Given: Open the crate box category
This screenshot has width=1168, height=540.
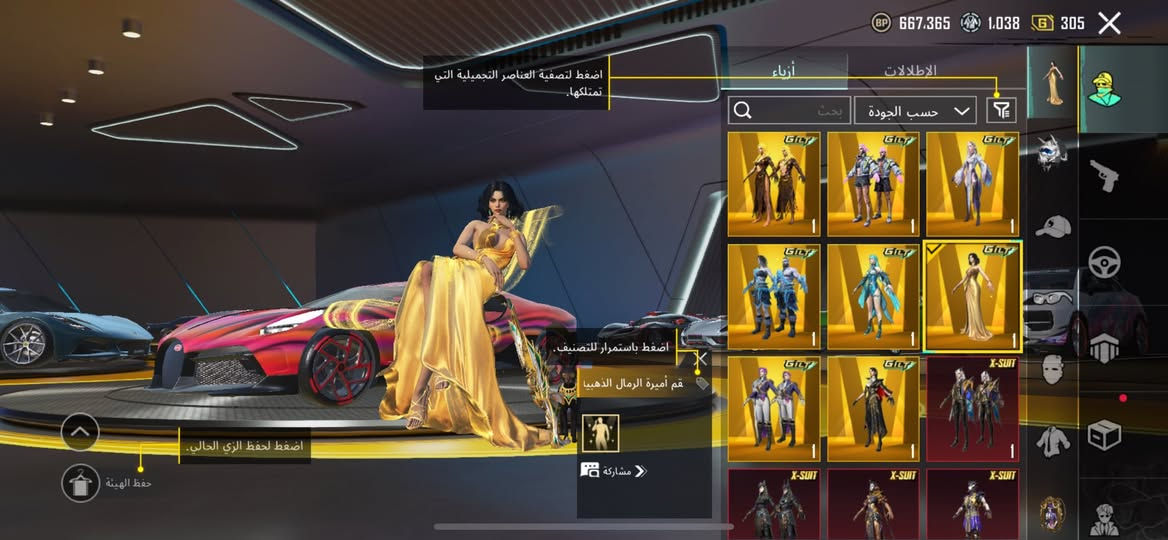Looking at the screenshot, I should tap(1104, 434).
